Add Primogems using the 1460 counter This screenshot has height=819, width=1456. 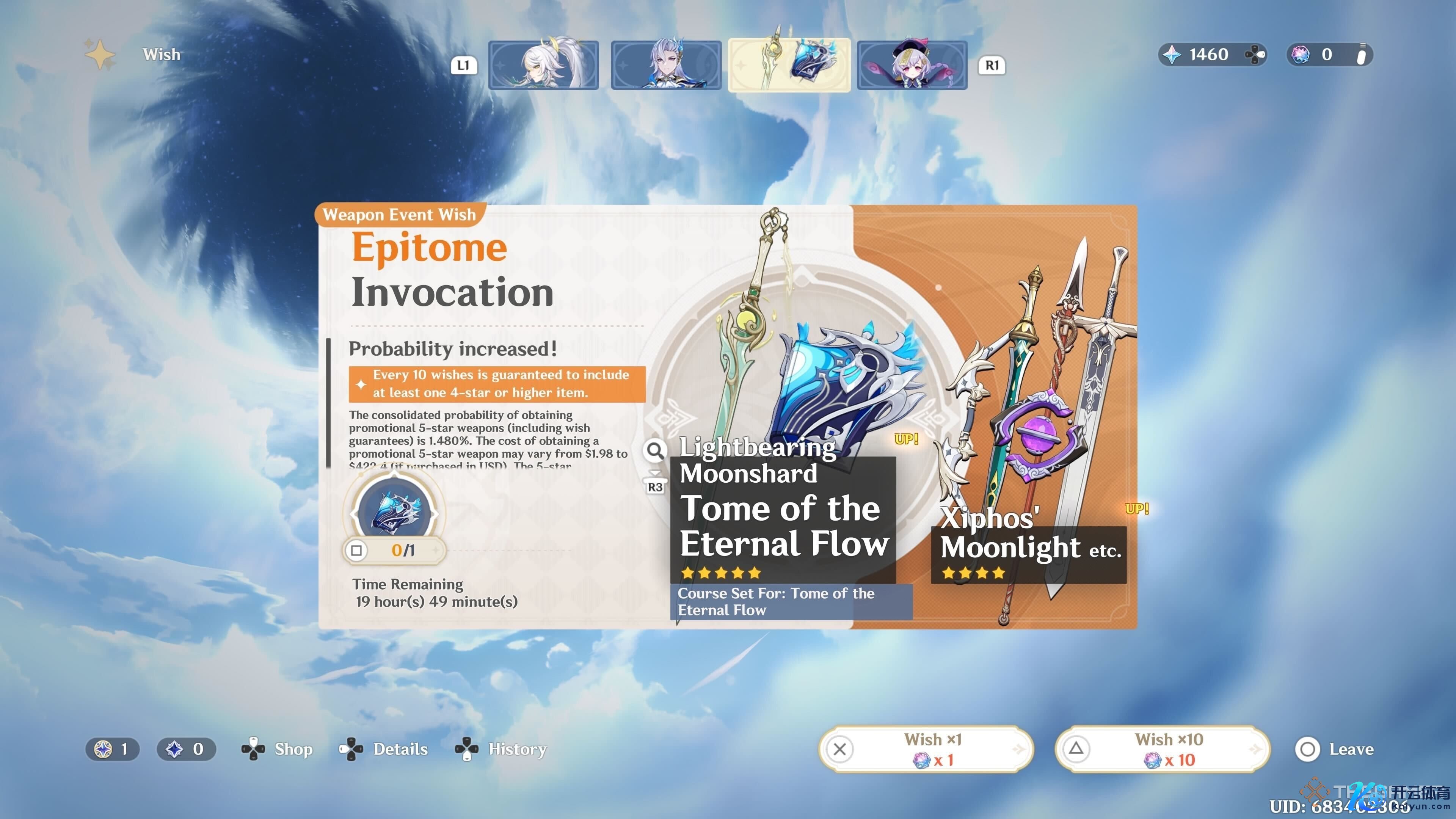pos(1212,55)
